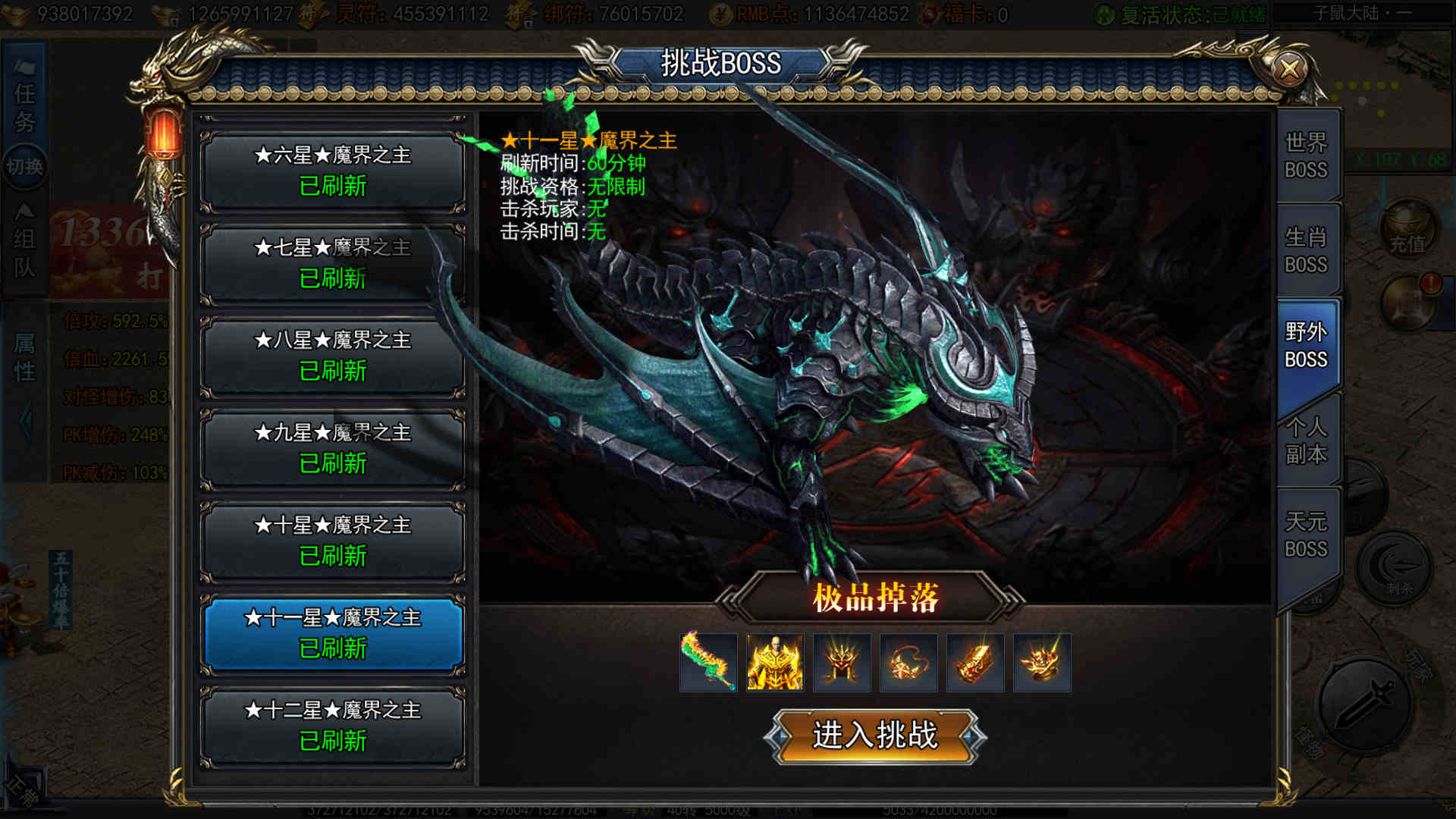The image size is (1456, 819).
Task: View the golden necklace drop item
Action: [908, 663]
